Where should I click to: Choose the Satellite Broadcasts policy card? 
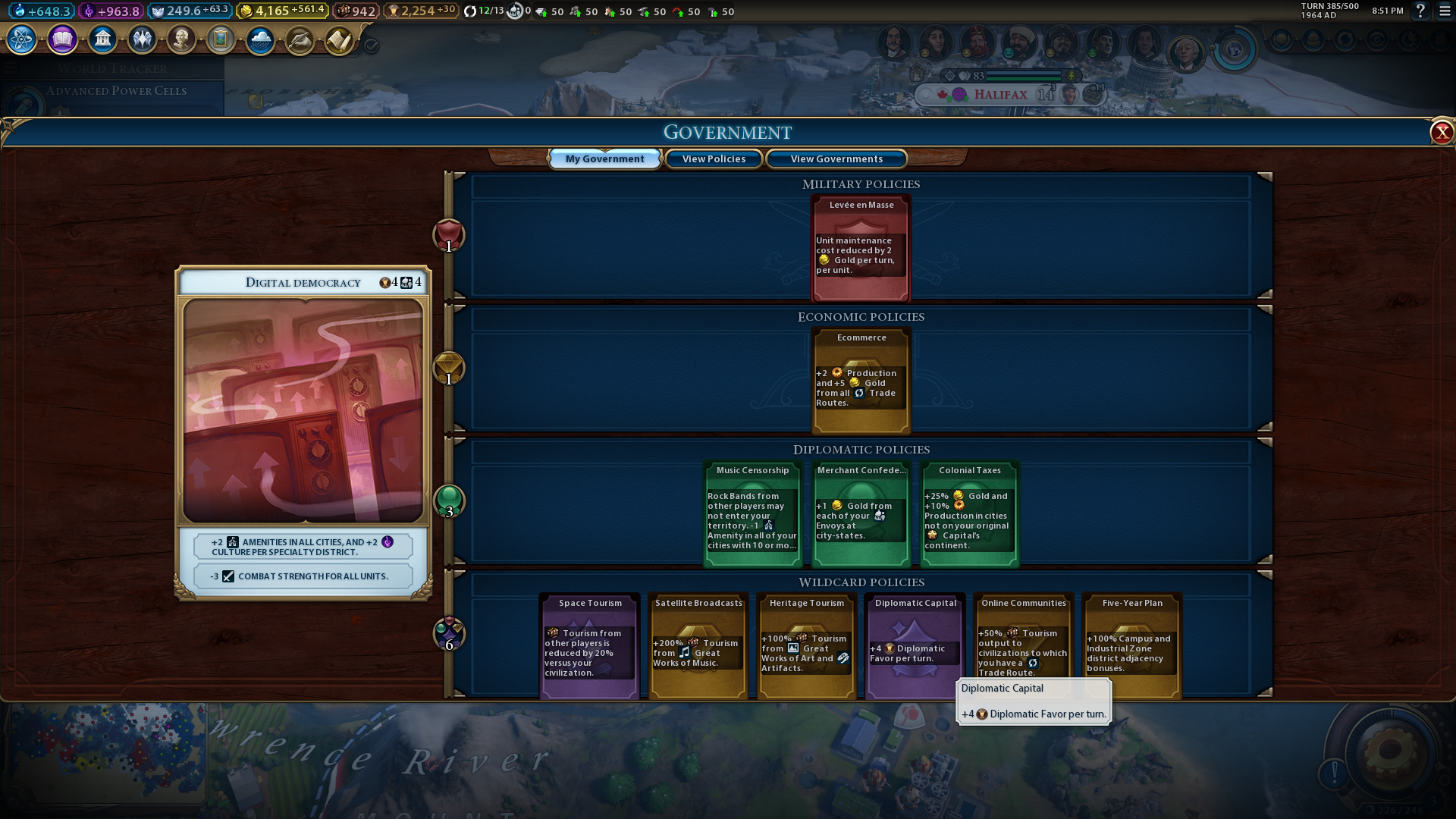(x=698, y=645)
